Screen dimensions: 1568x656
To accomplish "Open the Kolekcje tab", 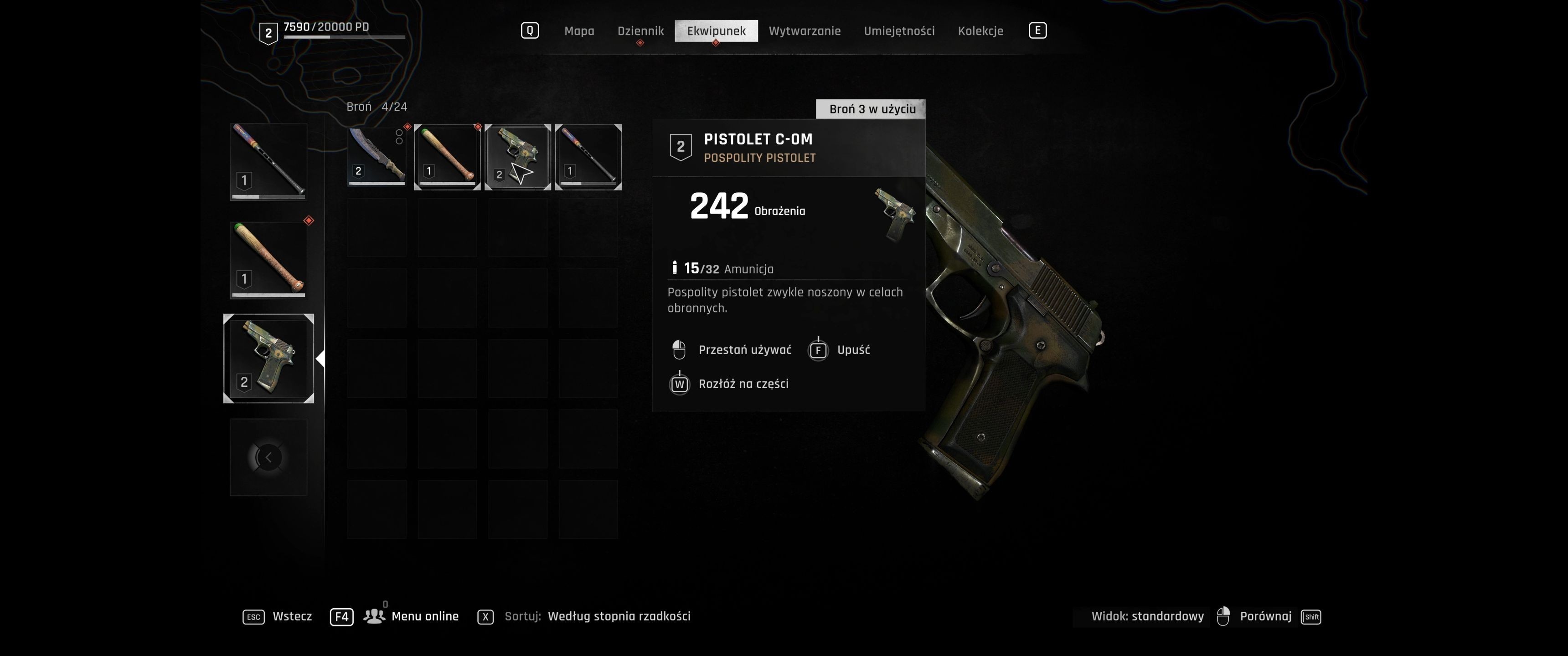I will tap(980, 31).
